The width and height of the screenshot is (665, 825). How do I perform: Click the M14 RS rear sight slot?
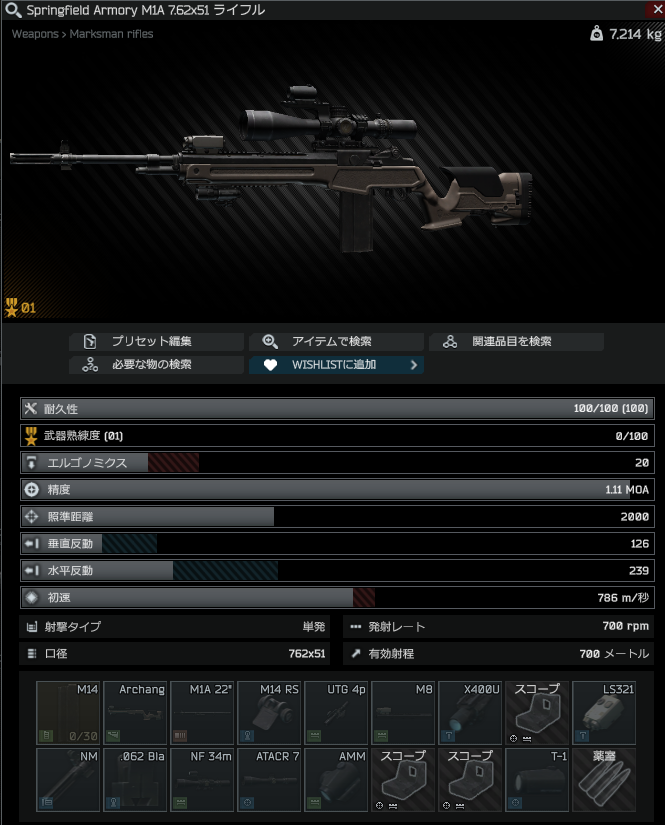click(269, 712)
